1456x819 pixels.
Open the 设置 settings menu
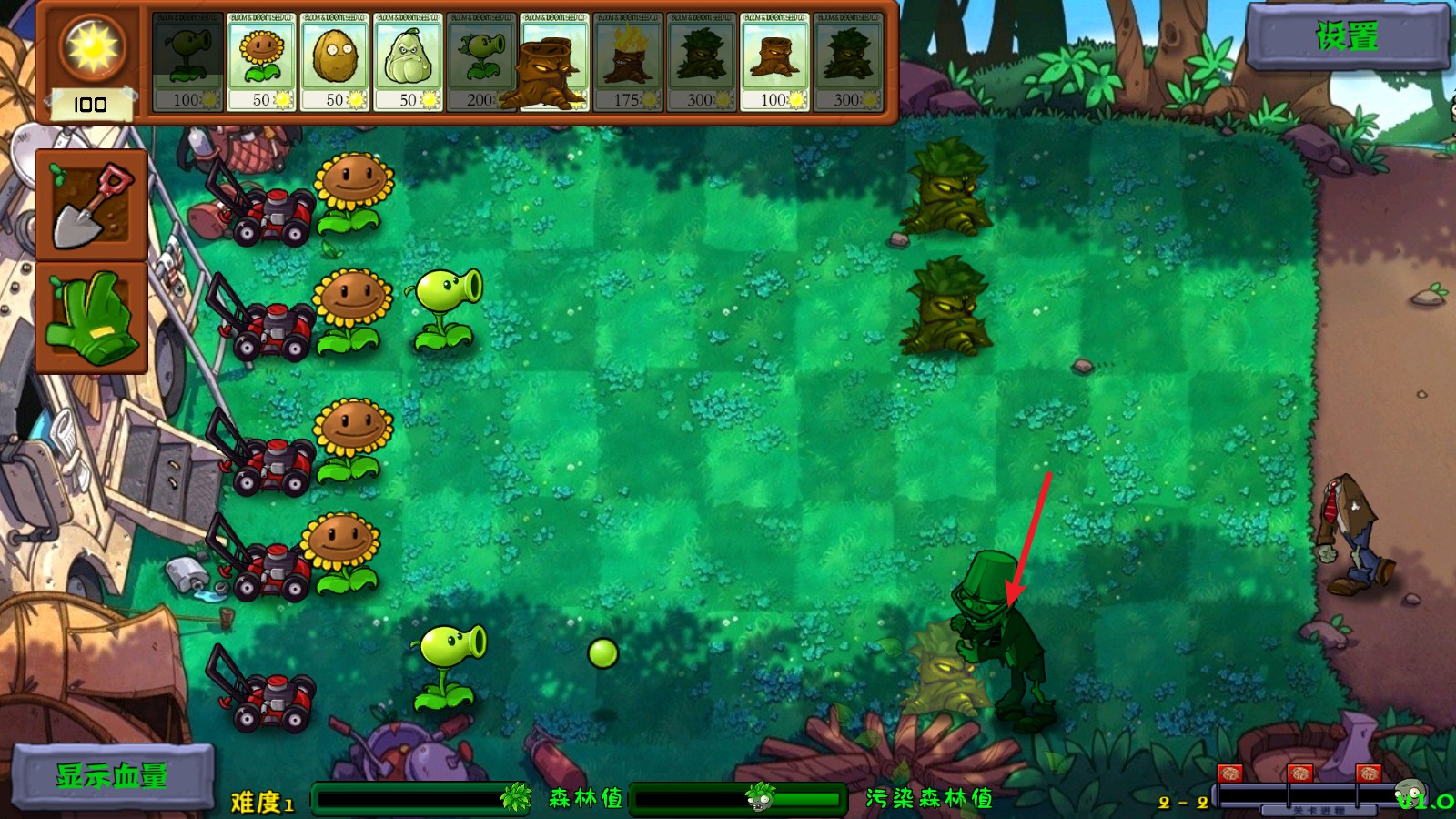coord(1347,38)
